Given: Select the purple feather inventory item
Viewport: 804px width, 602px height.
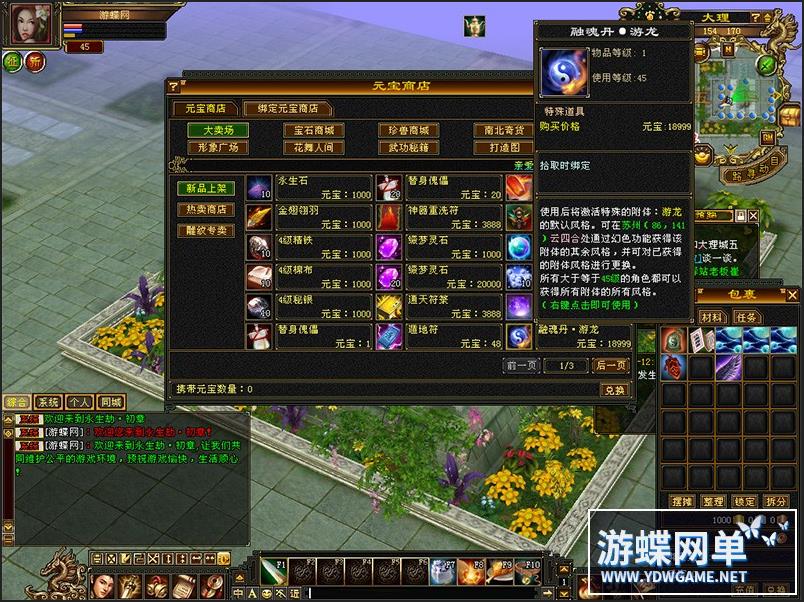Looking at the screenshot, I should click(728, 366).
